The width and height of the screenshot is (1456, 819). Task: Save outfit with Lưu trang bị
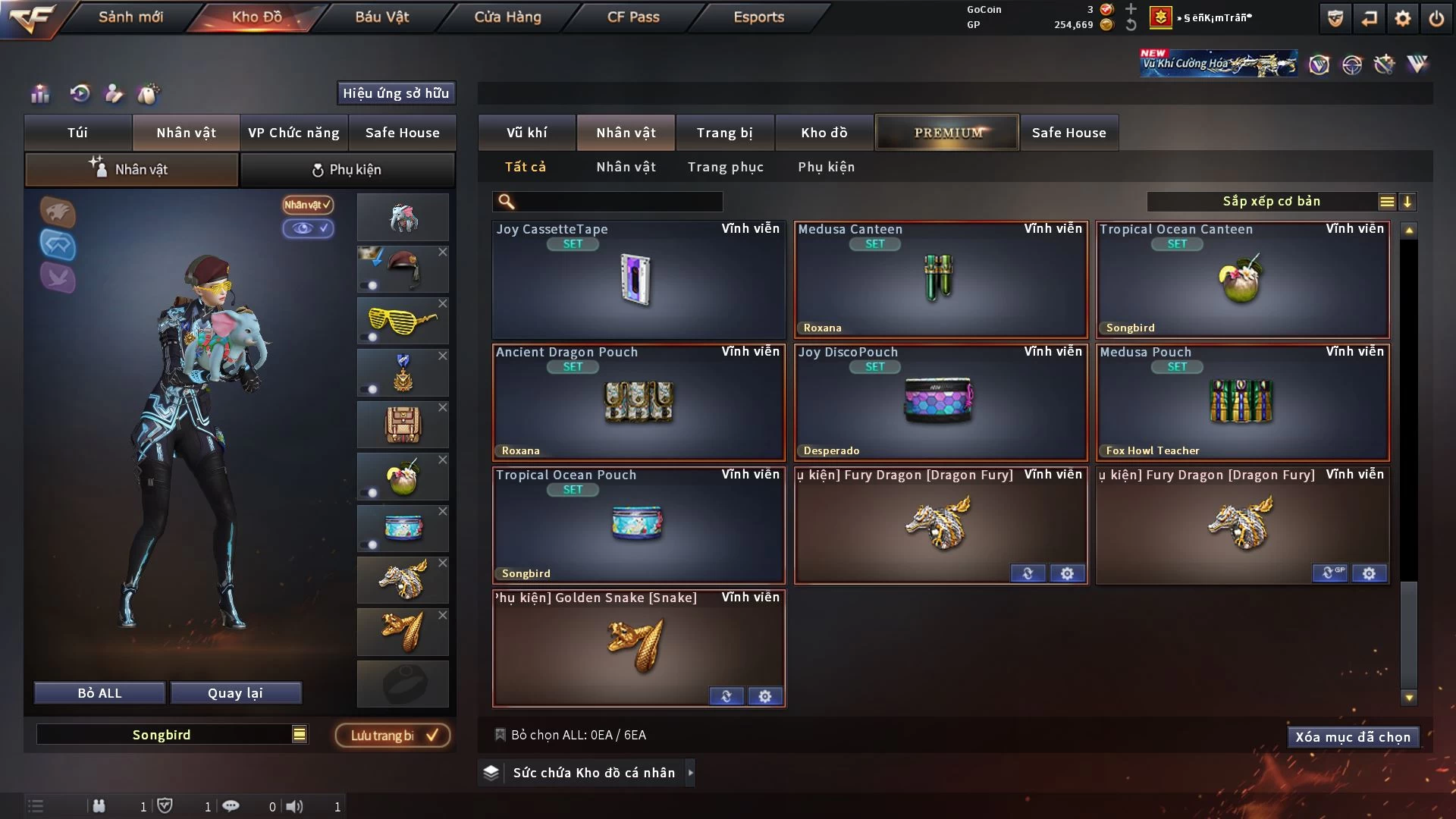[393, 736]
